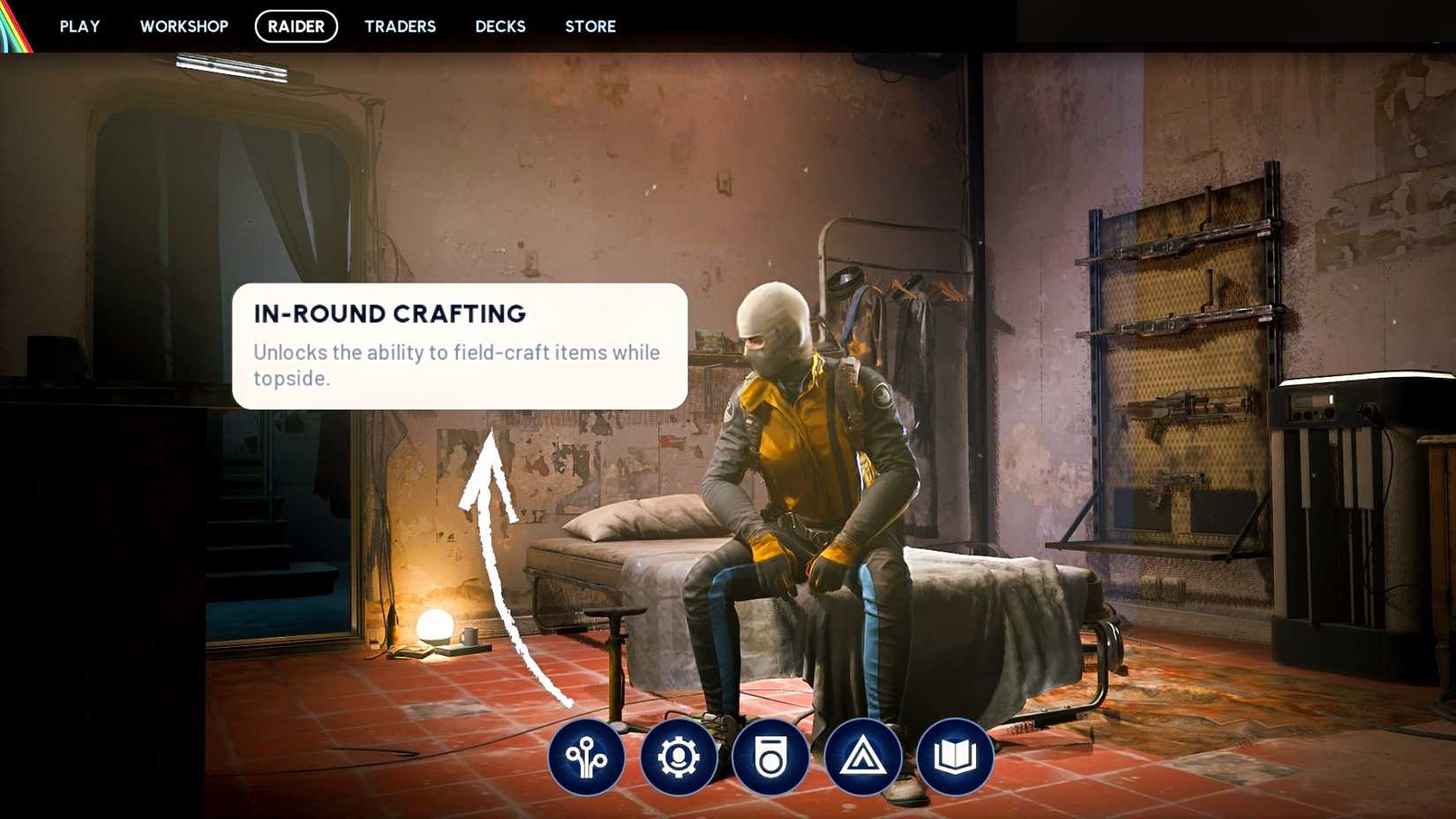The width and height of the screenshot is (1456, 819).
Task: Select the crafting icon the arrow points to
Action: coord(589,757)
